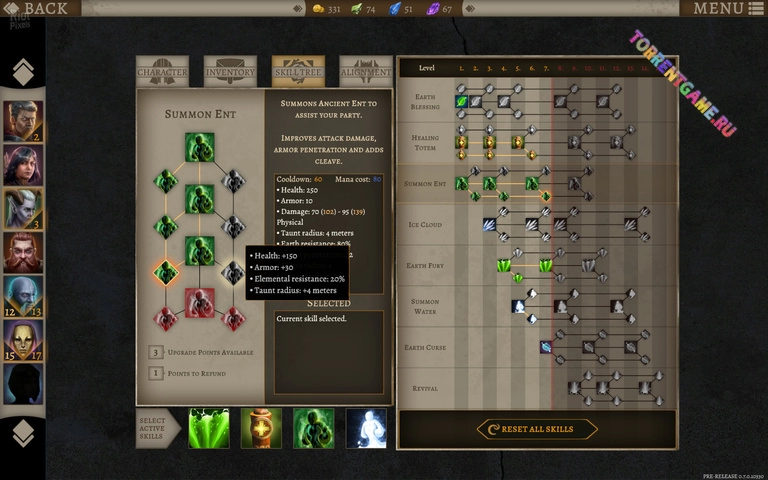Image resolution: width=768 pixels, height=480 pixels.
Task: Choose the dark-haired female hero portrait
Action: click(x=23, y=165)
